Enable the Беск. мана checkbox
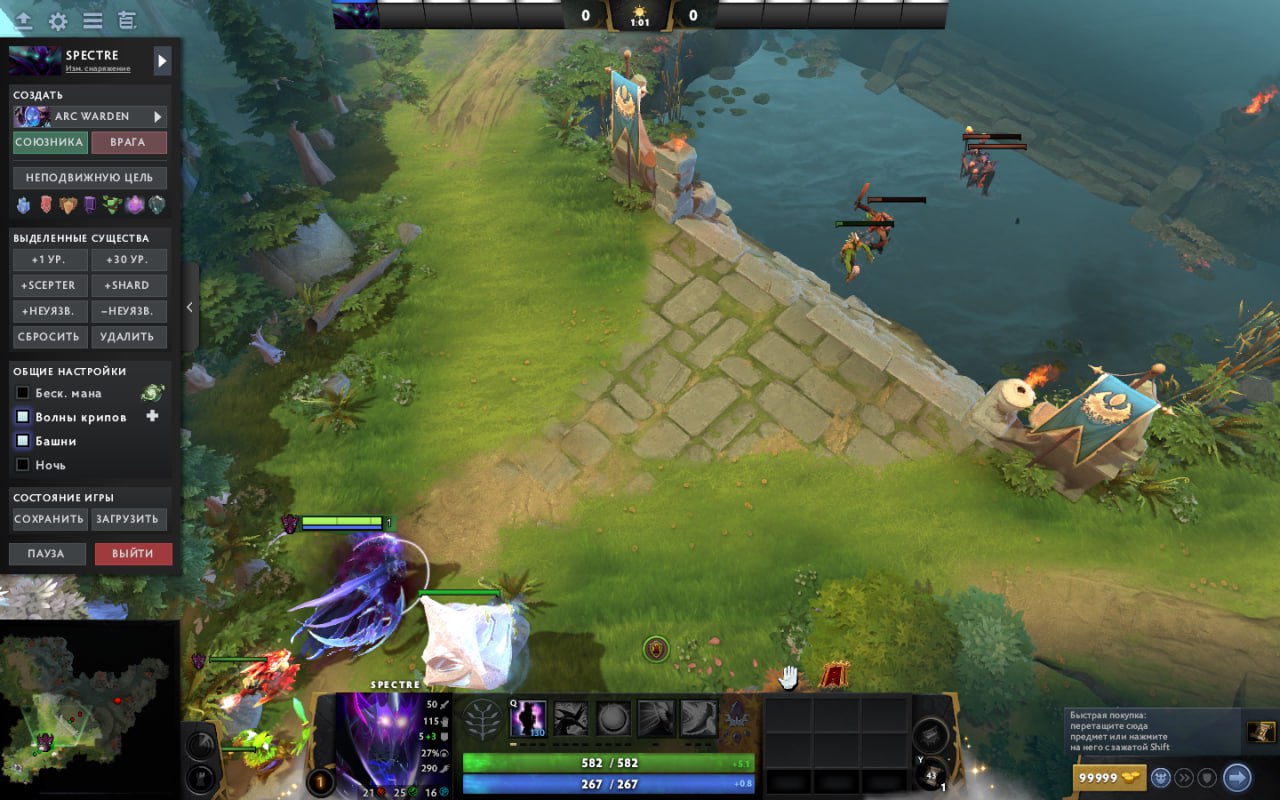 pyautogui.click(x=23, y=393)
